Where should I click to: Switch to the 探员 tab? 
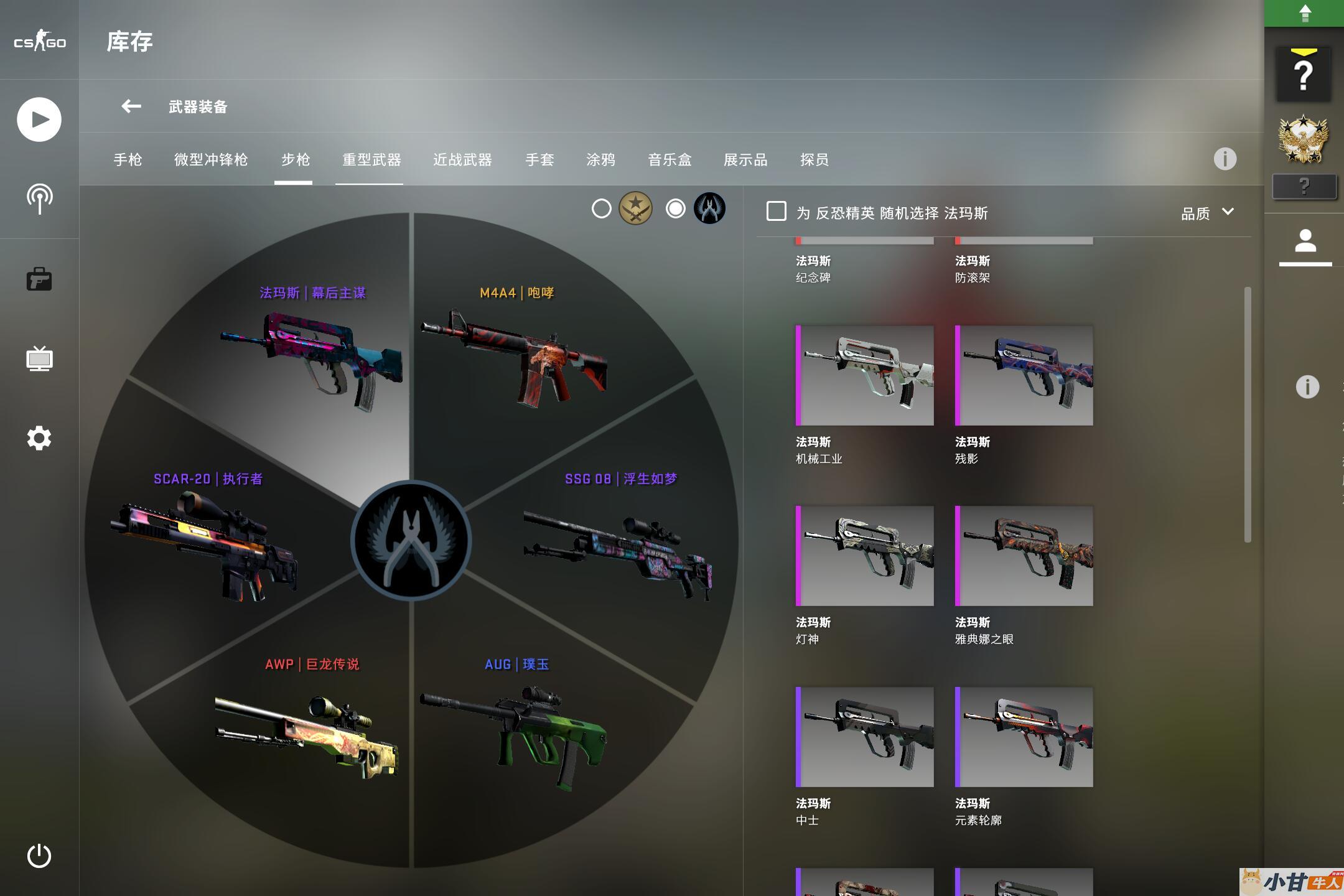point(814,160)
